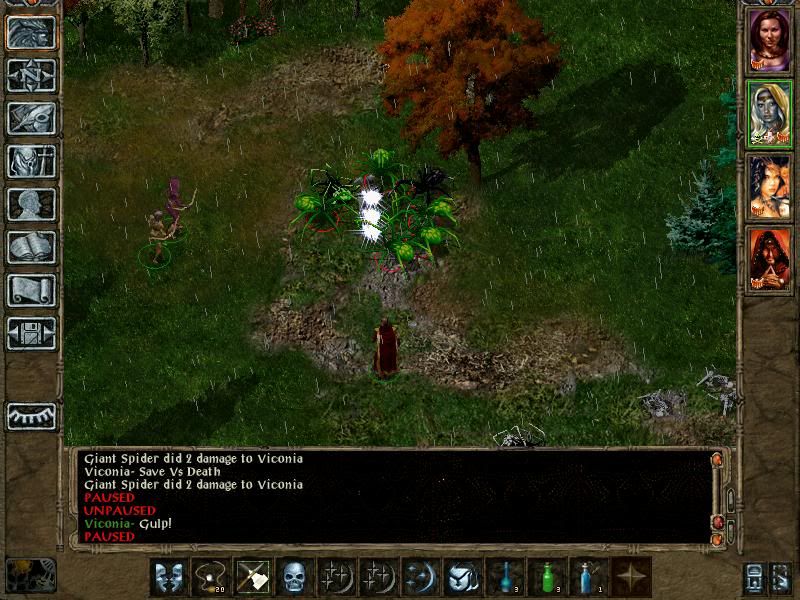Return to the game view button
This screenshot has height=600, width=800.
click(30, 32)
